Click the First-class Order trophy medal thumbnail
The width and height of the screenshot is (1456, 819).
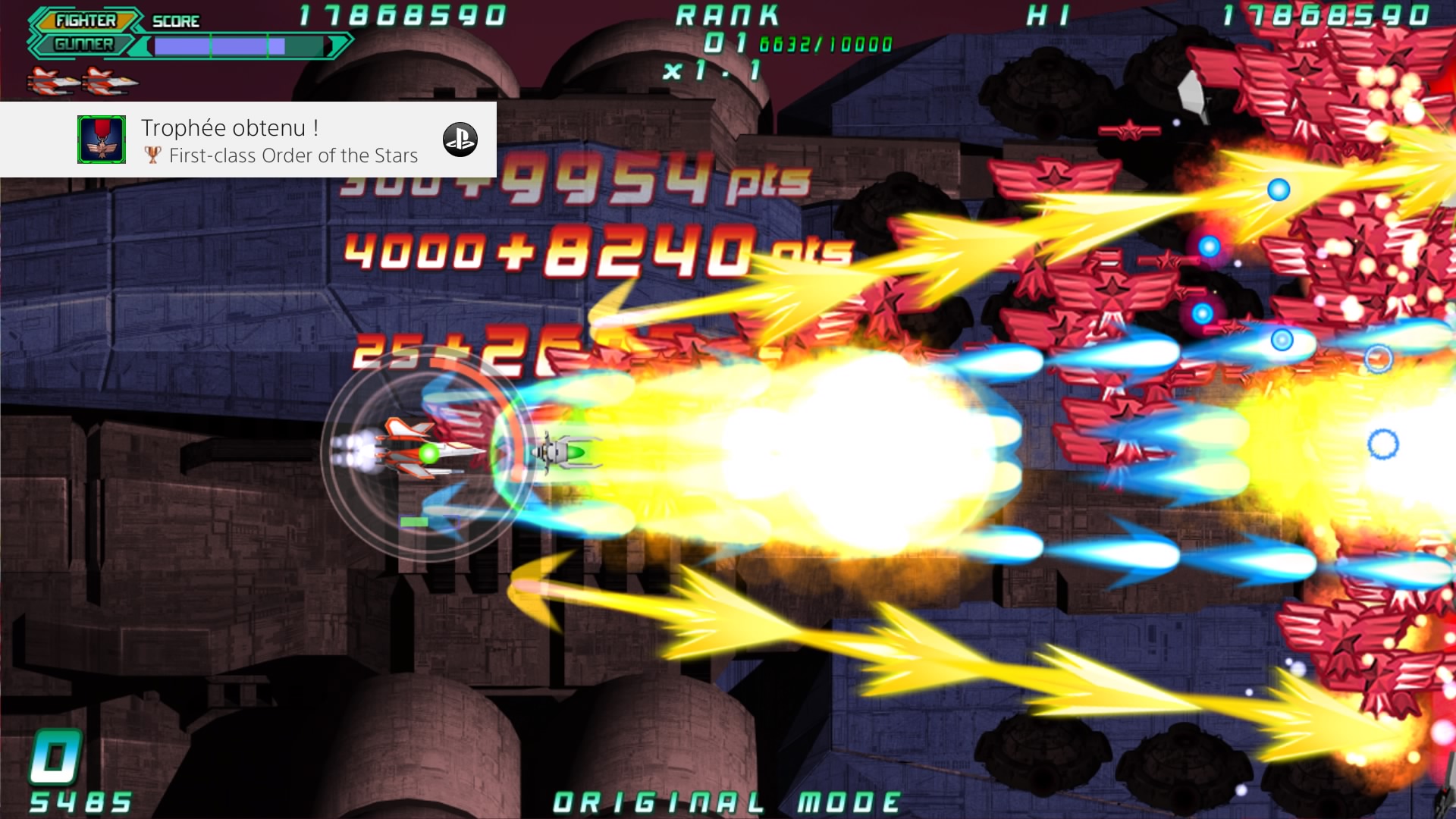[x=102, y=140]
